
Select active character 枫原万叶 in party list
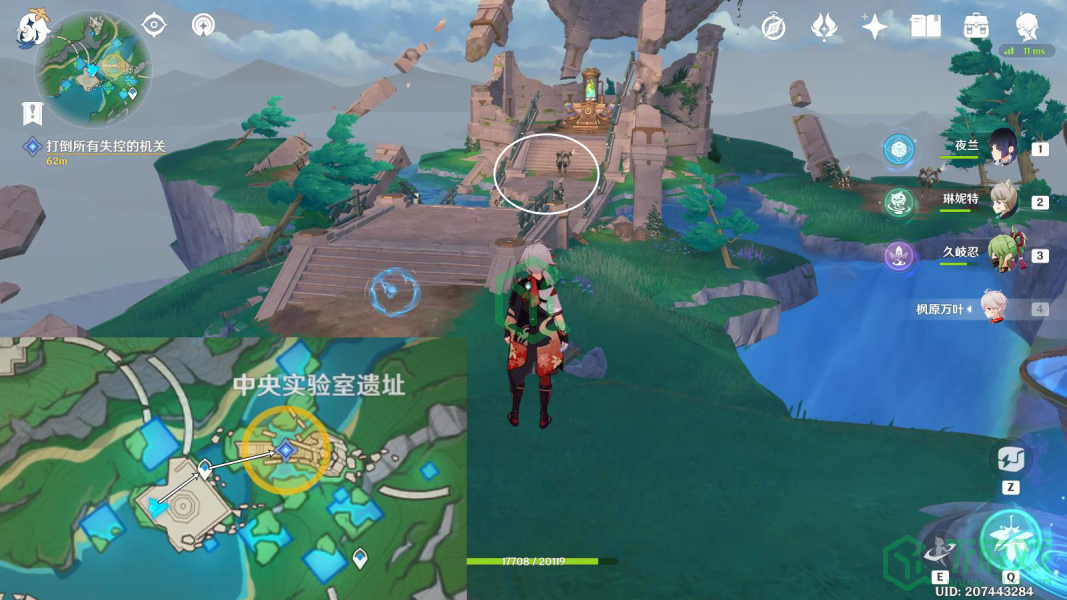[992, 309]
